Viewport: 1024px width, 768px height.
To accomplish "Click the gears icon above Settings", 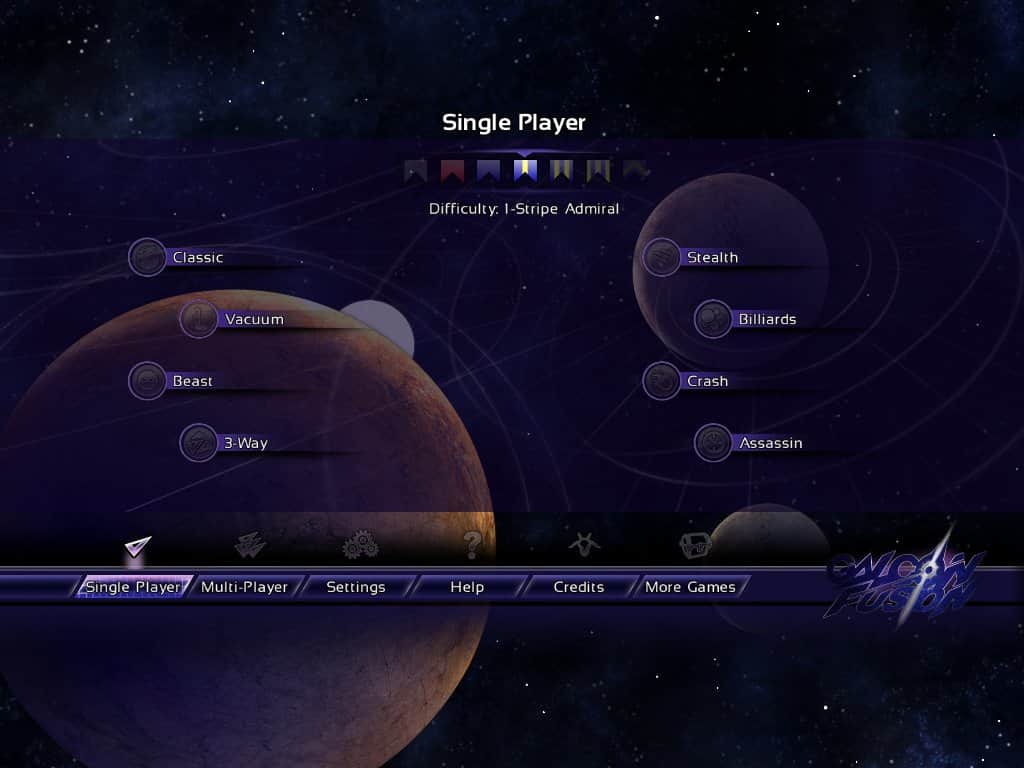I will coord(360,545).
